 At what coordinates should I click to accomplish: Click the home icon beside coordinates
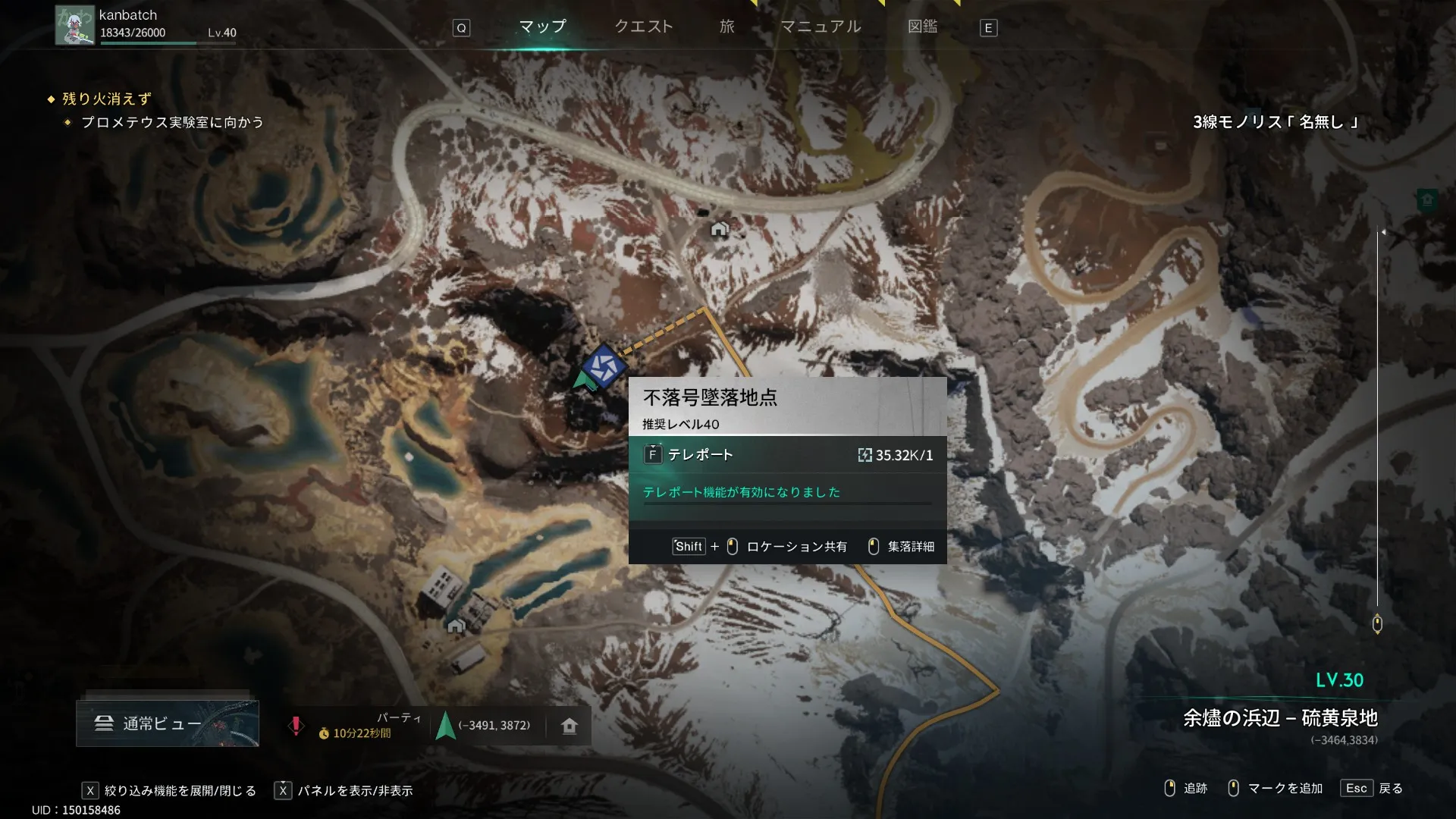coord(570,726)
